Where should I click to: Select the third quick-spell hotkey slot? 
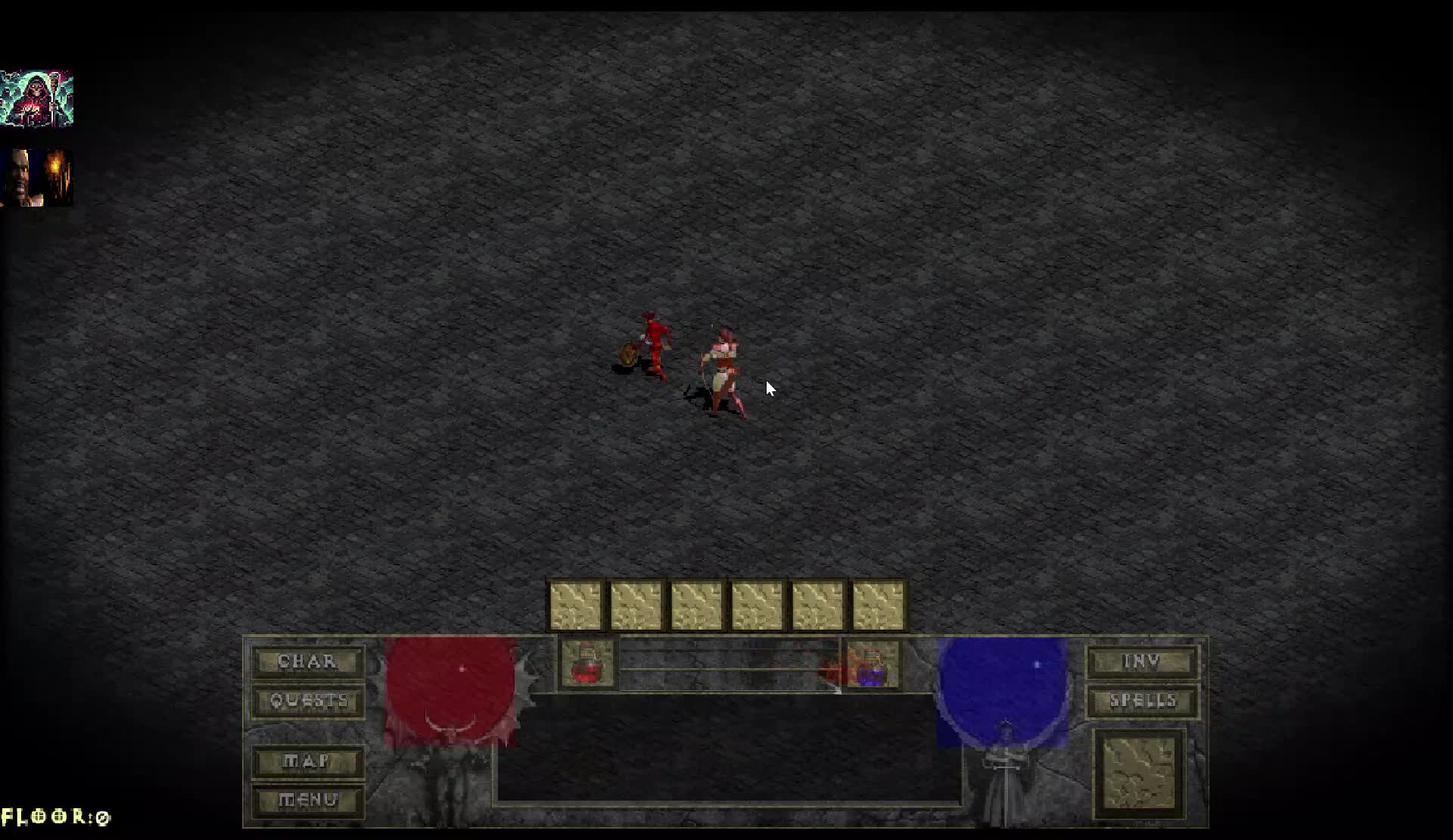pyautogui.click(x=700, y=602)
